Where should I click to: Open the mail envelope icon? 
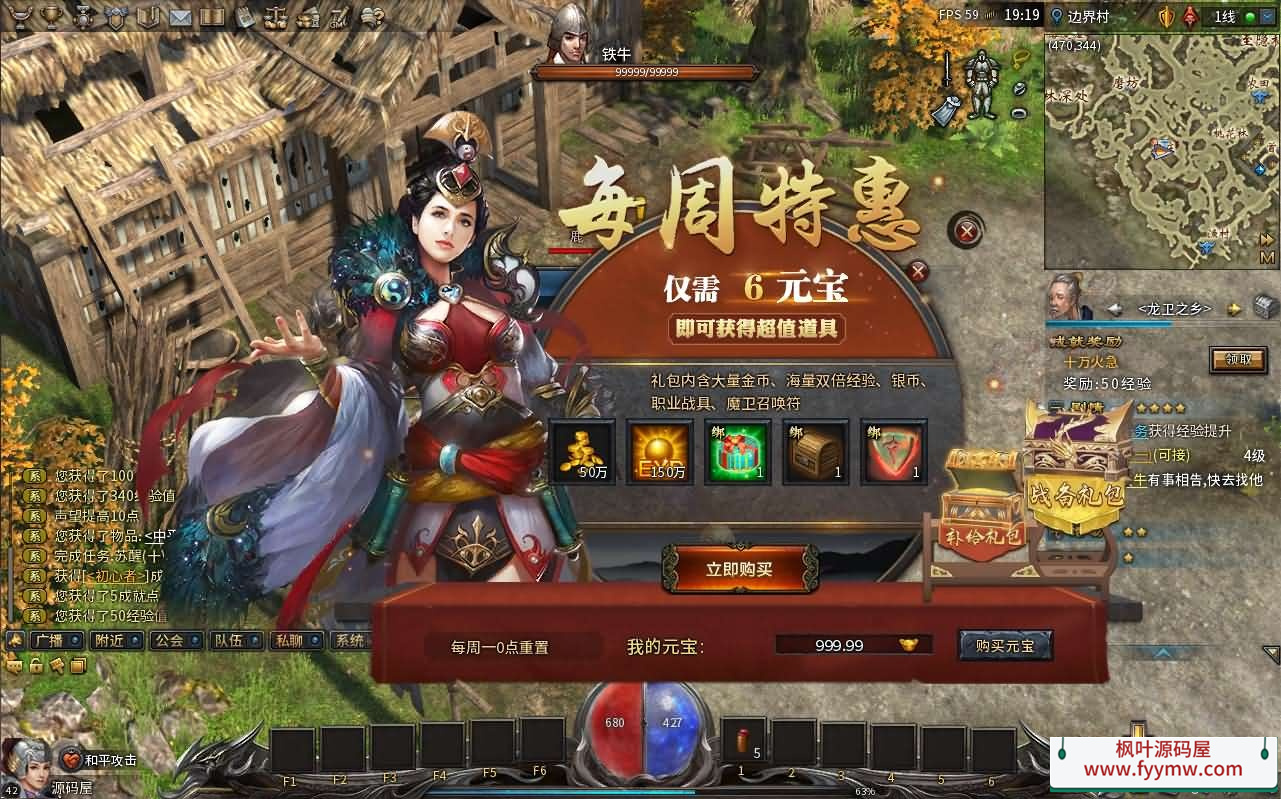point(180,17)
